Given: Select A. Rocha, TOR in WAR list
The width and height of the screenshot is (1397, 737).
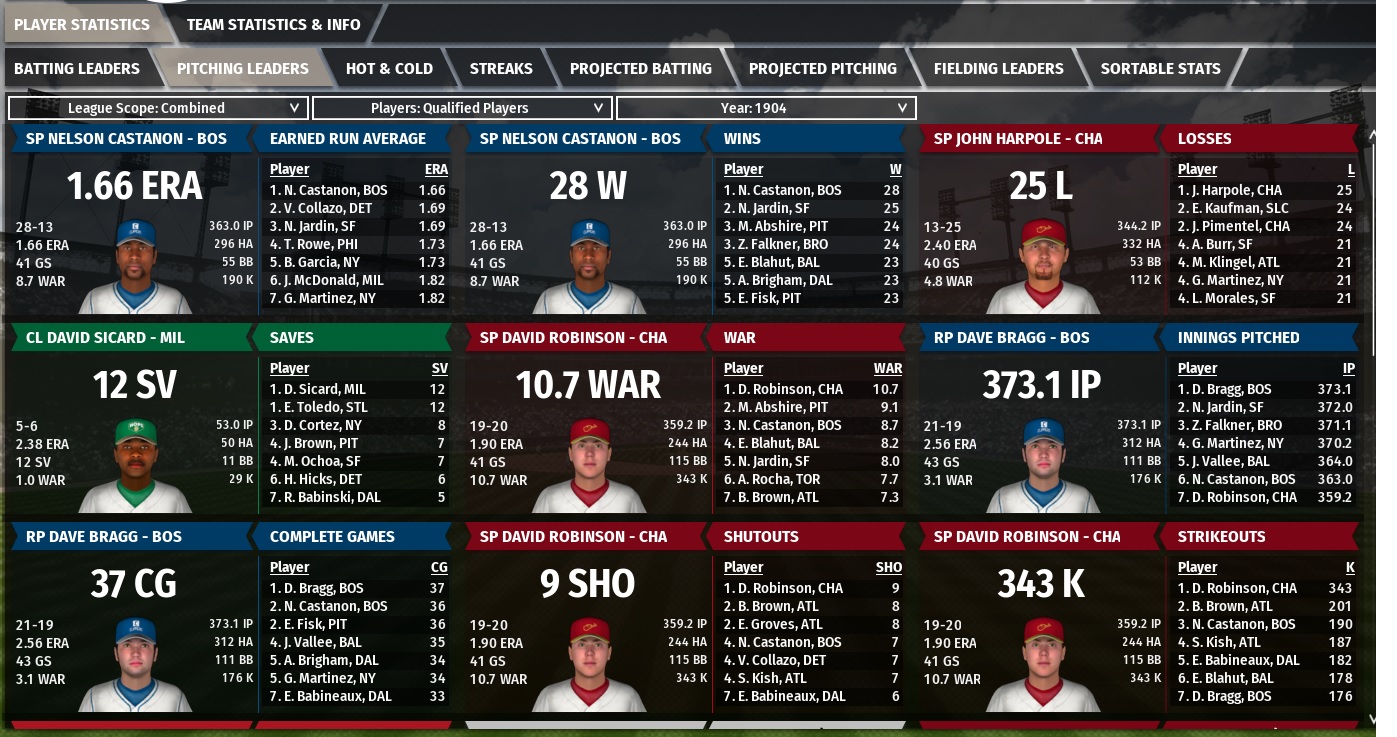Looking at the screenshot, I should click(775, 479).
